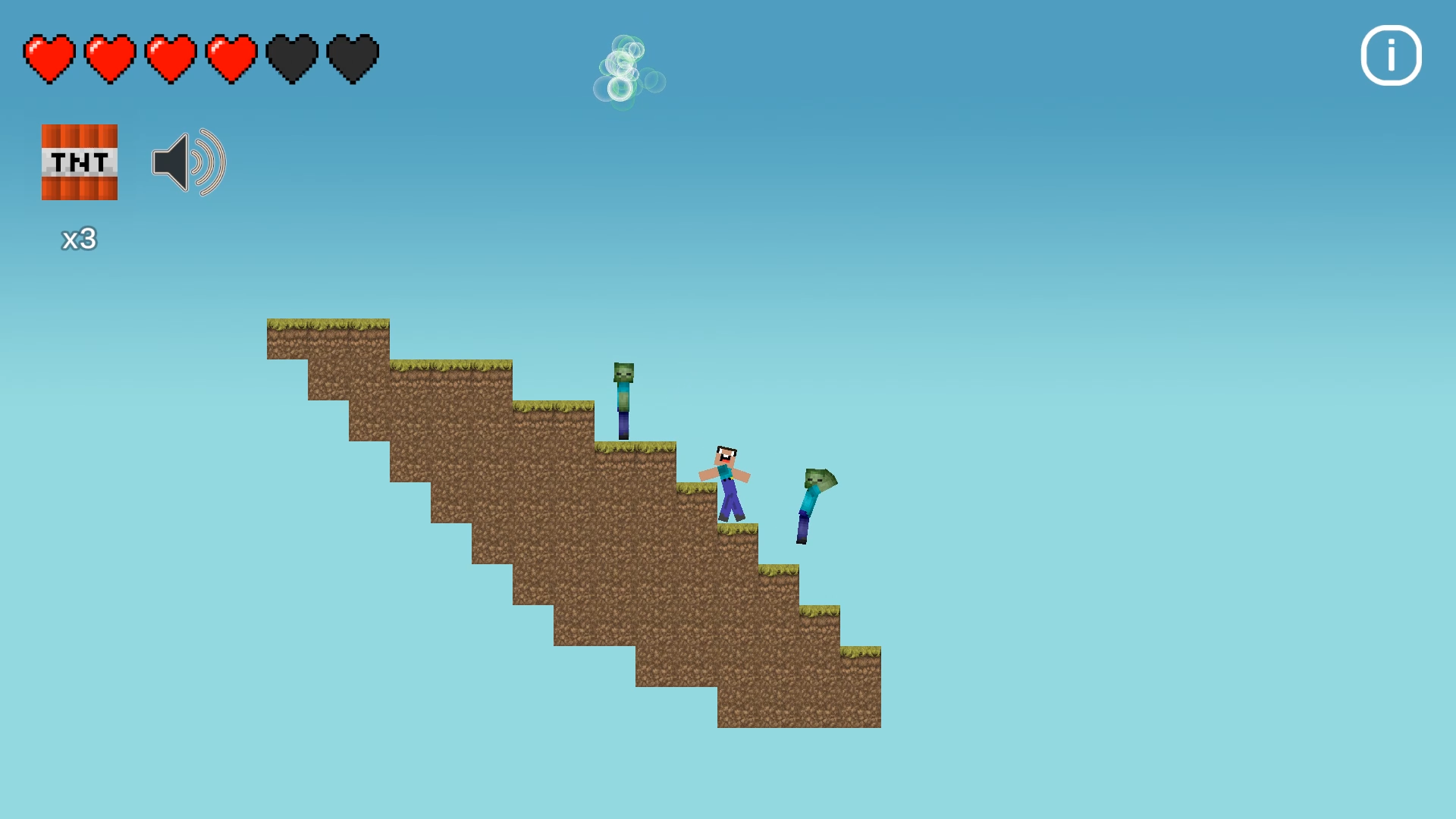Click the first red heart
This screenshot has width=1456, height=819.
(49, 57)
